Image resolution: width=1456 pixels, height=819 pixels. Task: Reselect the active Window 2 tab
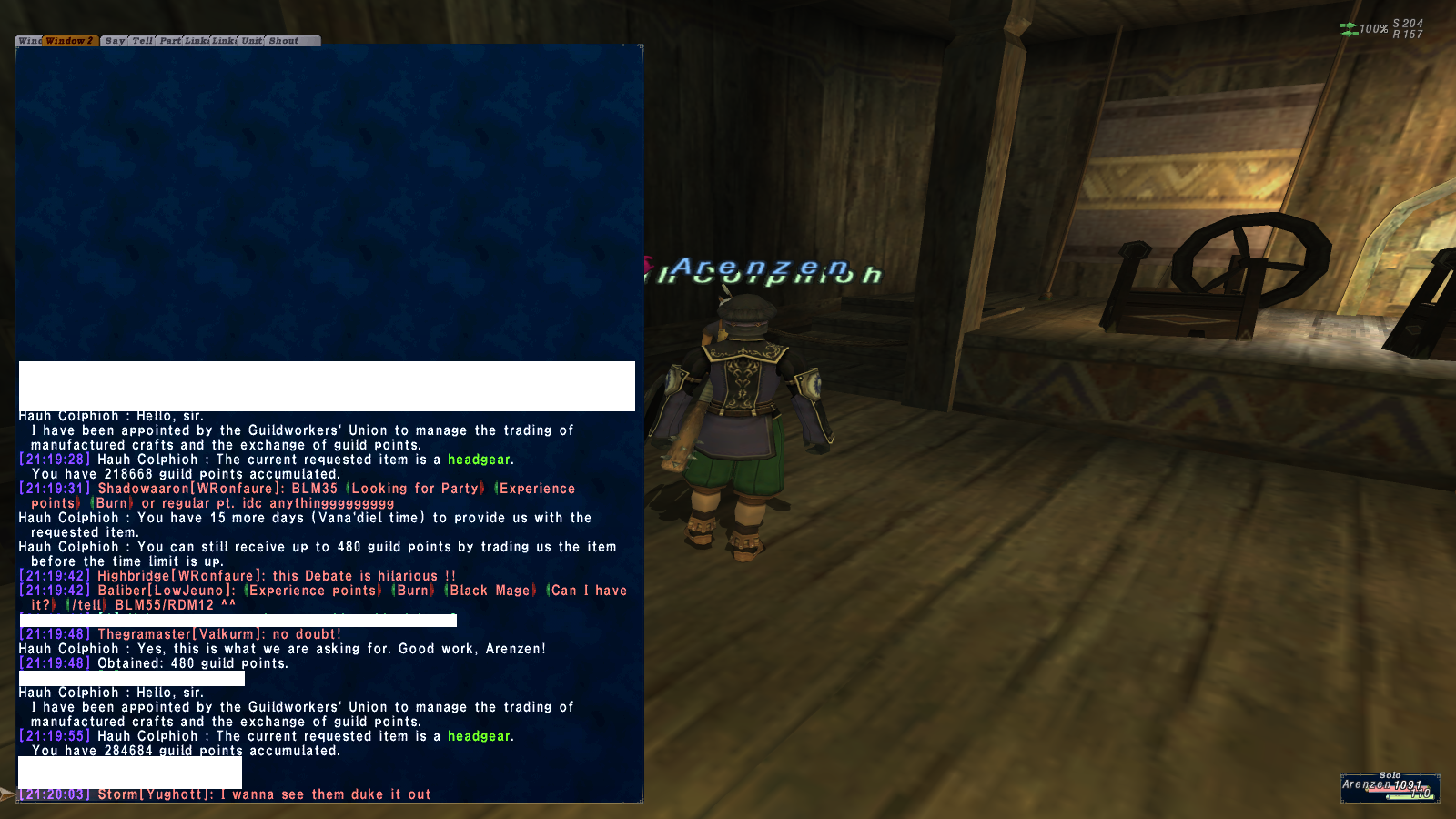[x=70, y=41]
